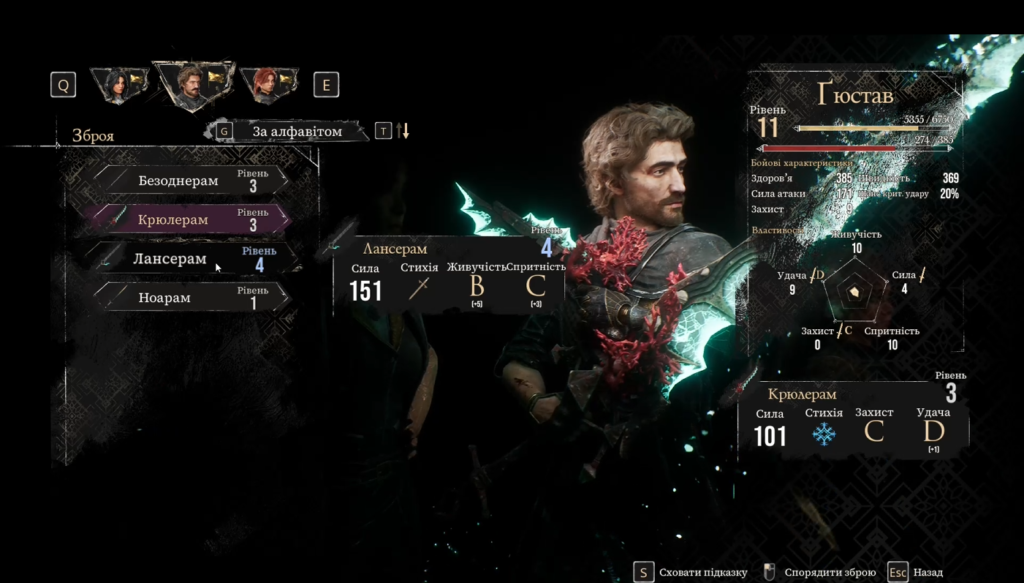Toggle the sort order arrows
1024x583 pixels.
click(x=404, y=131)
